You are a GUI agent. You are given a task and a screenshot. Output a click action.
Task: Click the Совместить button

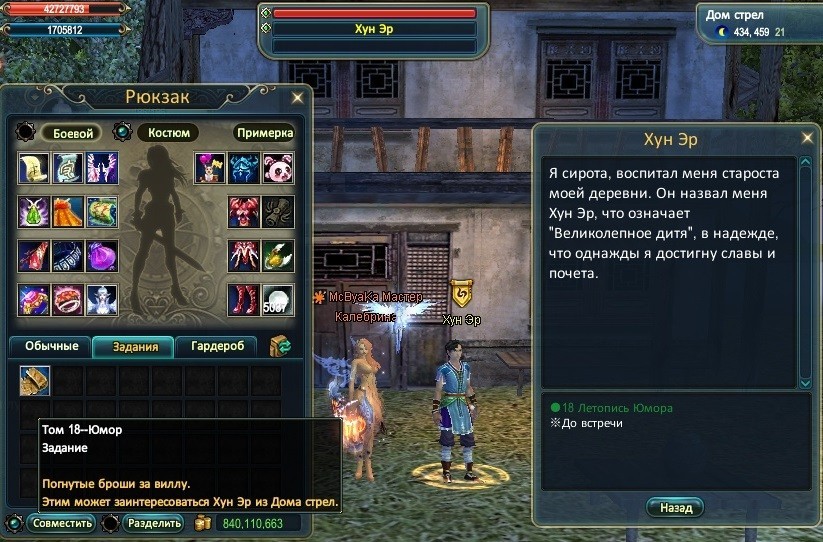pos(62,523)
